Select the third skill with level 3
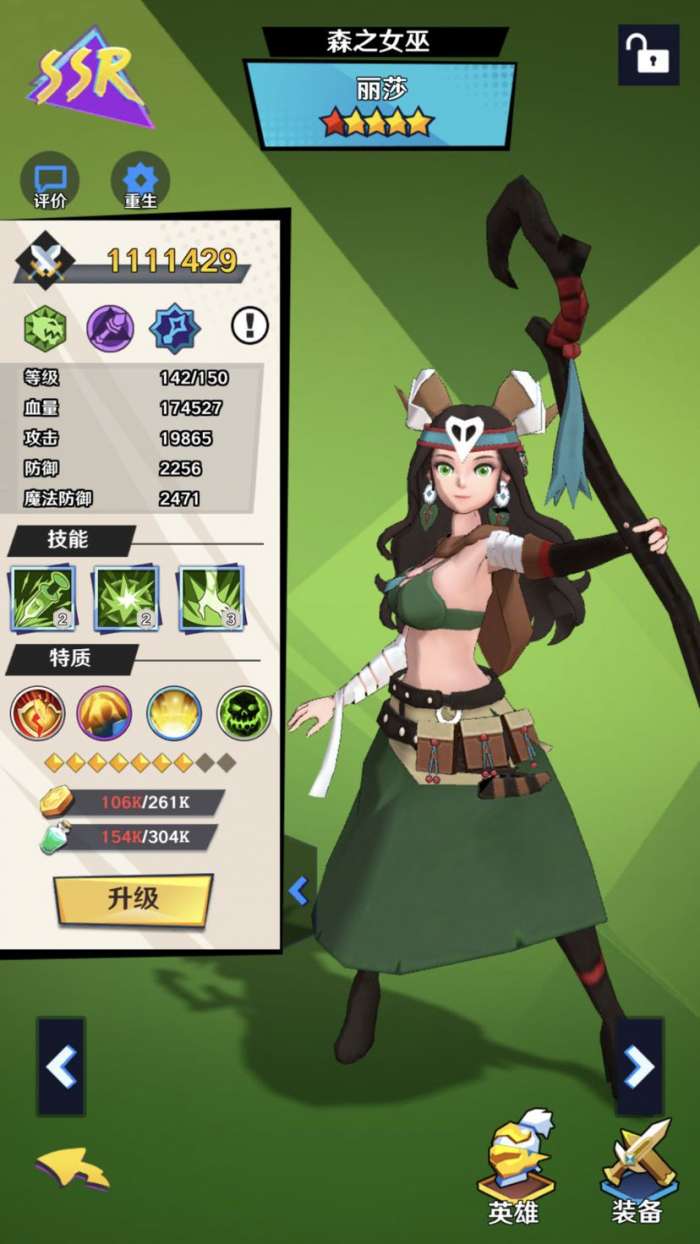 [211, 598]
